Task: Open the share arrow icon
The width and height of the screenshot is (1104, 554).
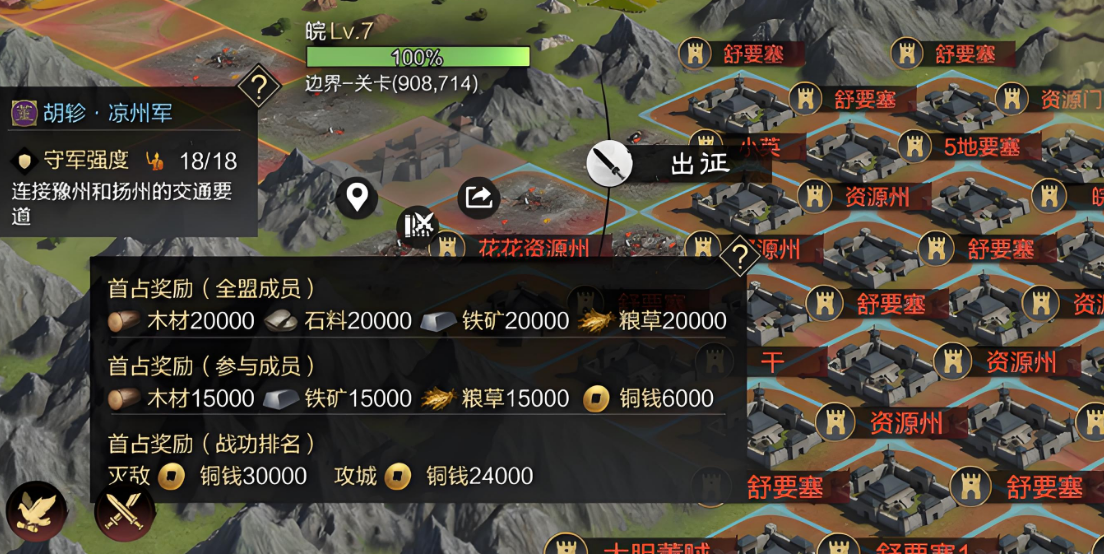Action: pyautogui.click(x=479, y=197)
